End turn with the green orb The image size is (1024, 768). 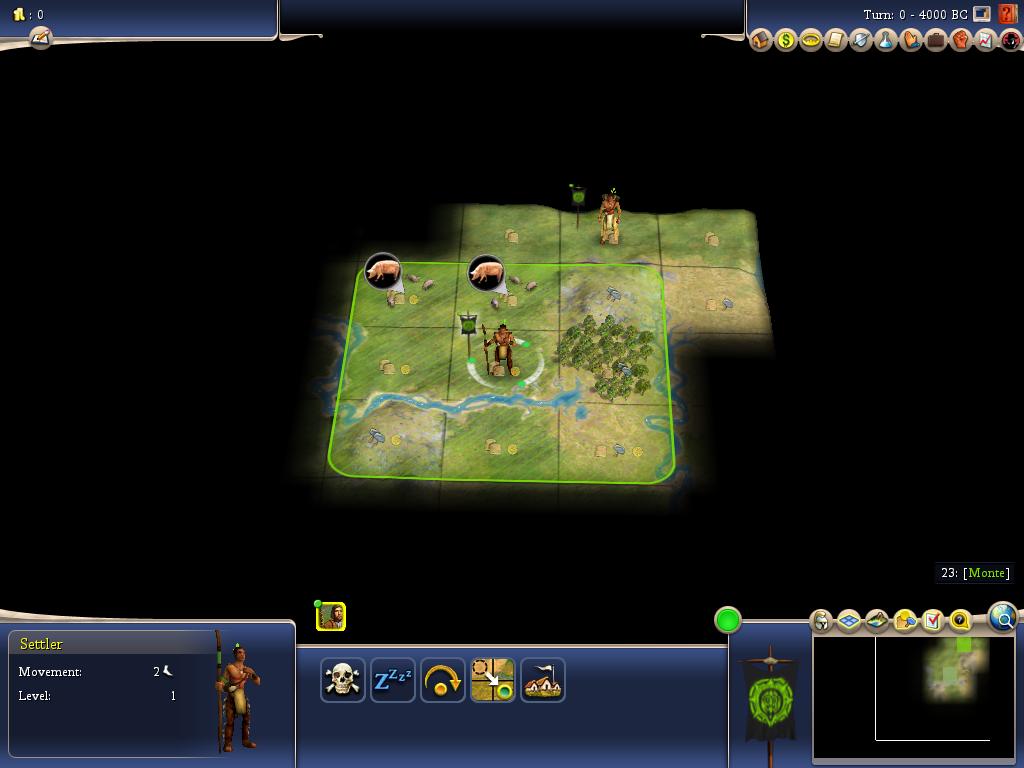727,620
